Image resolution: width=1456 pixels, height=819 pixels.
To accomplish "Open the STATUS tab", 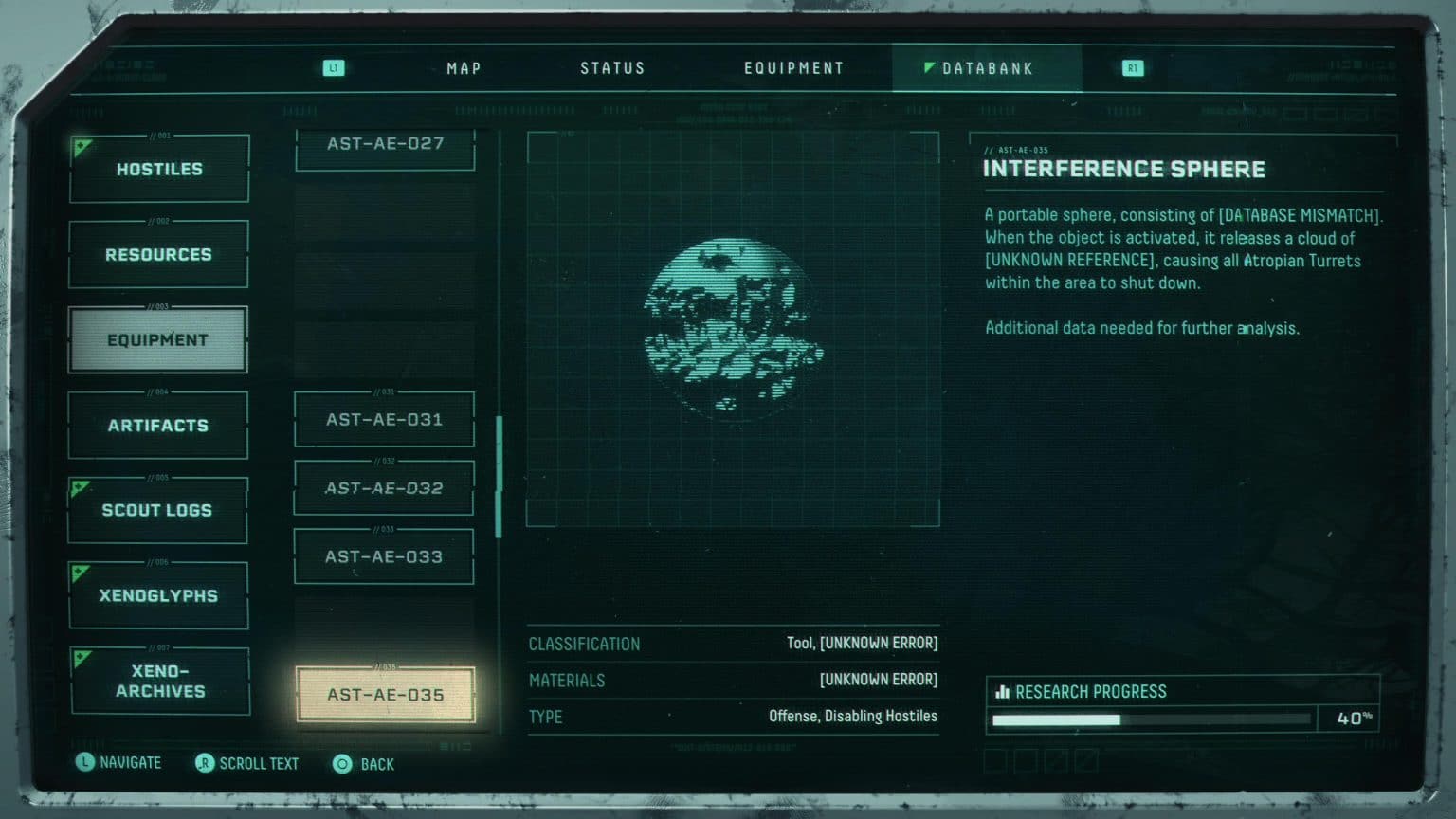I will [612, 67].
